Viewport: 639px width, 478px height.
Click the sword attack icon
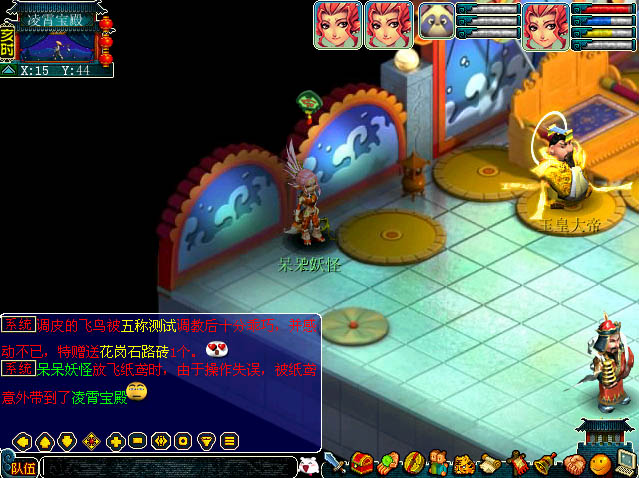tap(335, 463)
